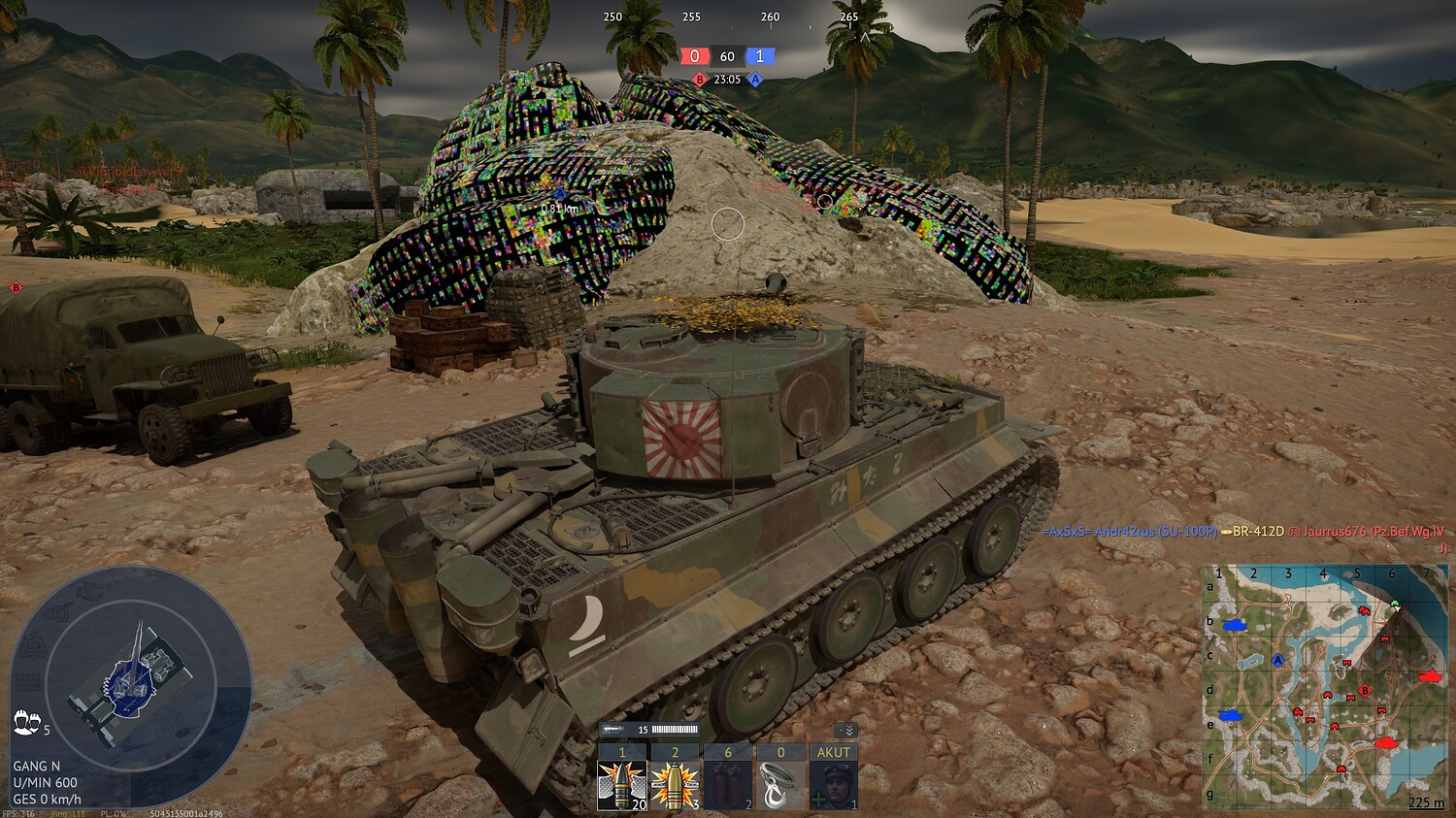Select capture point B marker on the minimap
1456x818 pixels.
pos(1366,691)
